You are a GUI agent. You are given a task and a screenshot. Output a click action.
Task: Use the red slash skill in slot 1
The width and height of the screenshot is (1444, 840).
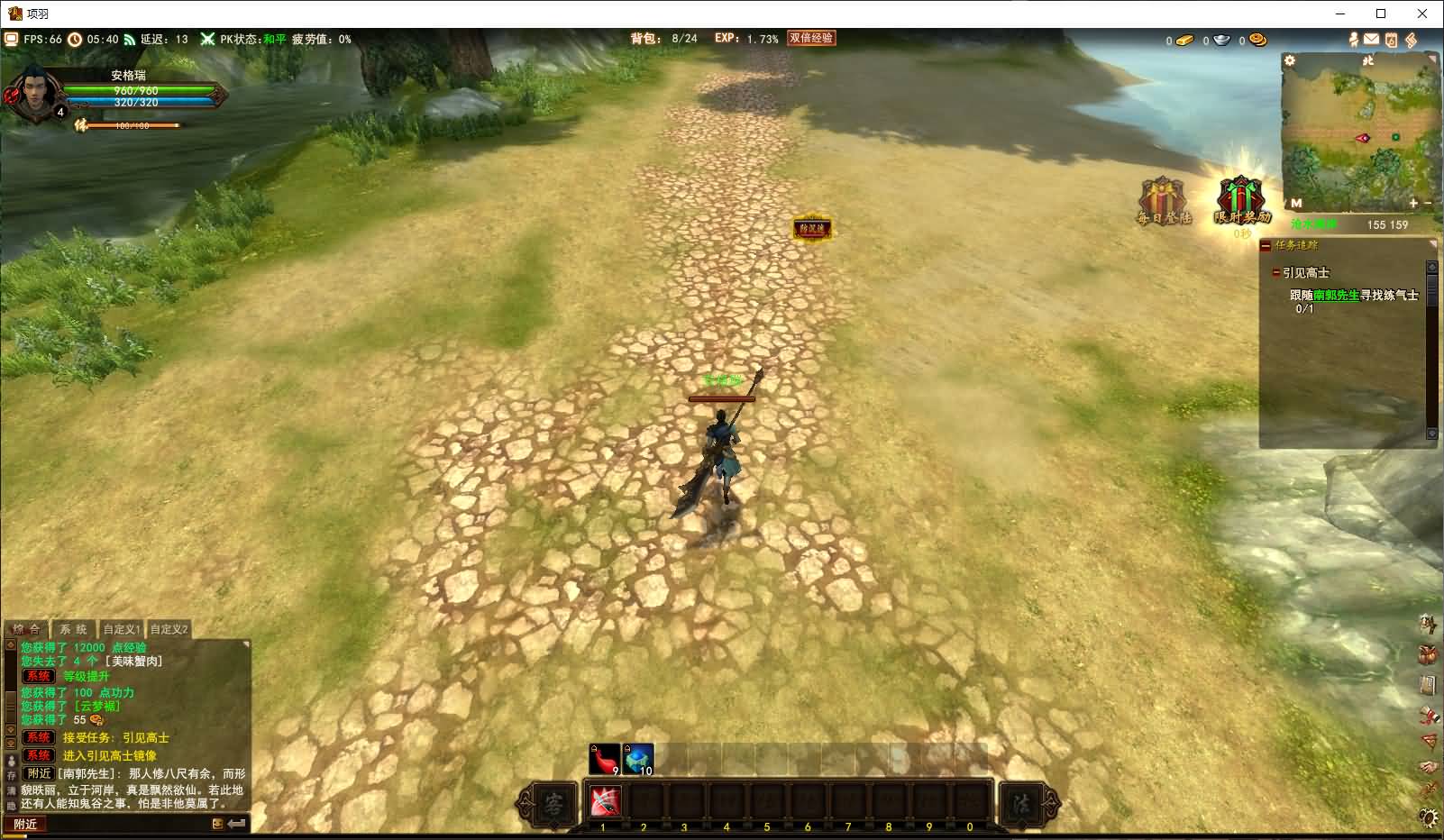point(605,801)
